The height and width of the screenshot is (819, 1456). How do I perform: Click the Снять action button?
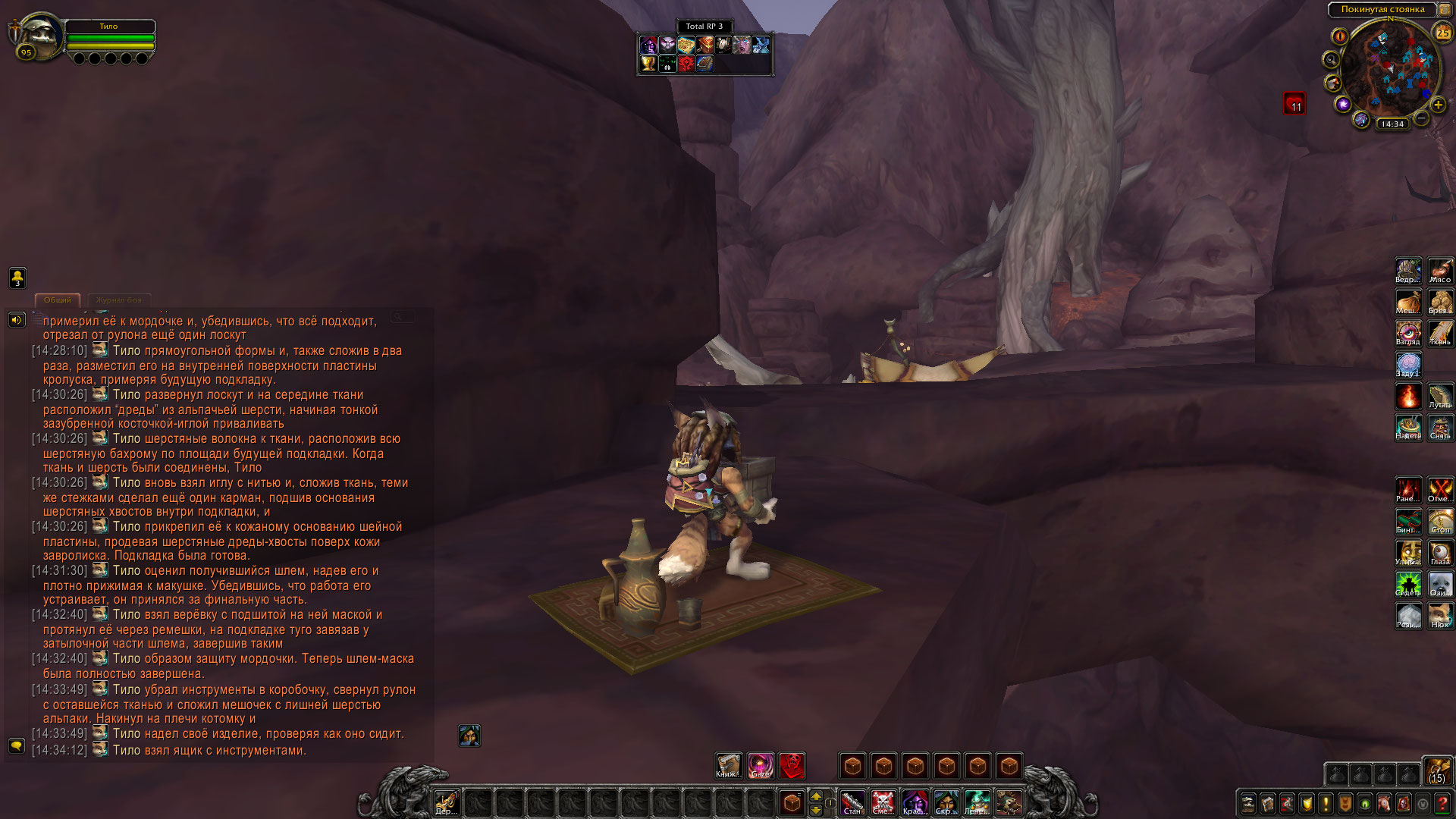(1440, 427)
